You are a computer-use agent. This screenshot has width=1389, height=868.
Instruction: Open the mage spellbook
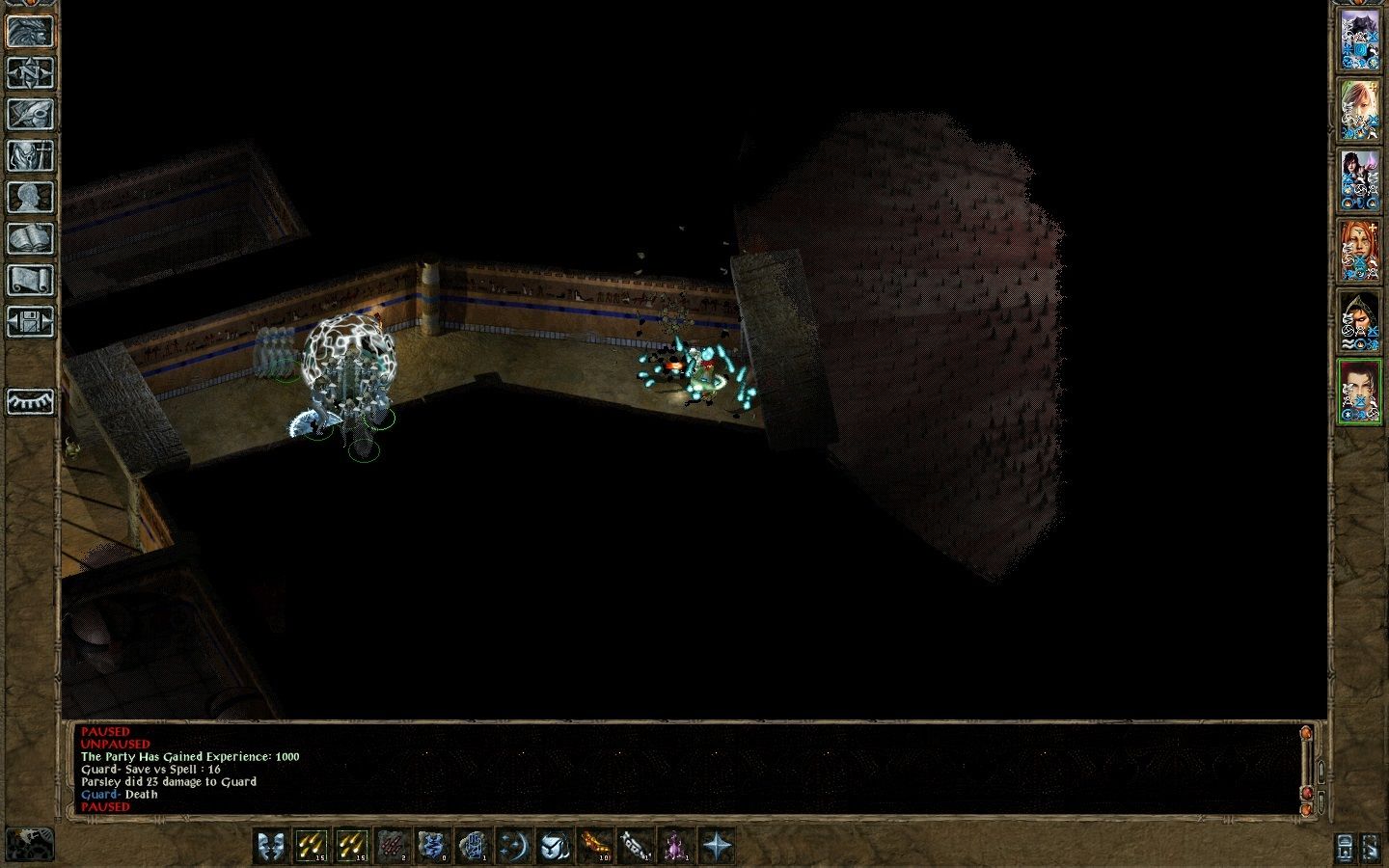pyautogui.click(x=30, y=236)
